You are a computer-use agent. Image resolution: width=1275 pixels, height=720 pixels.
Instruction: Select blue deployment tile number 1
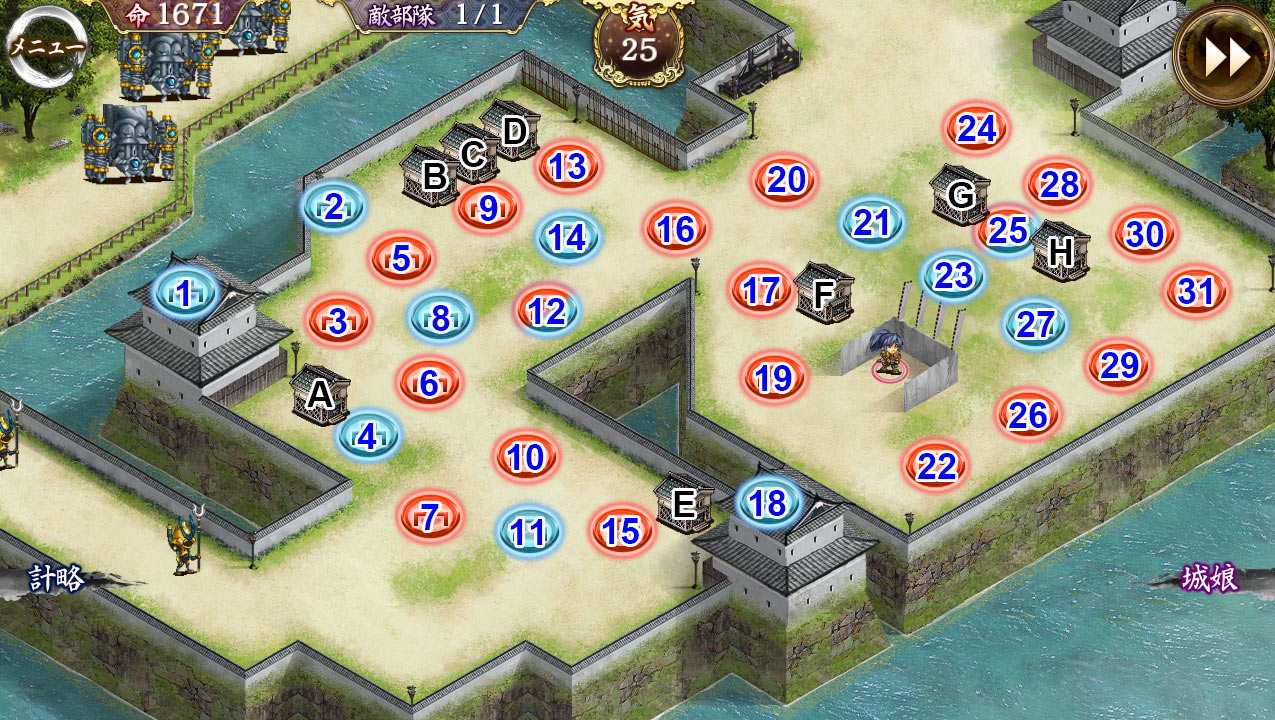click(185, 293)
